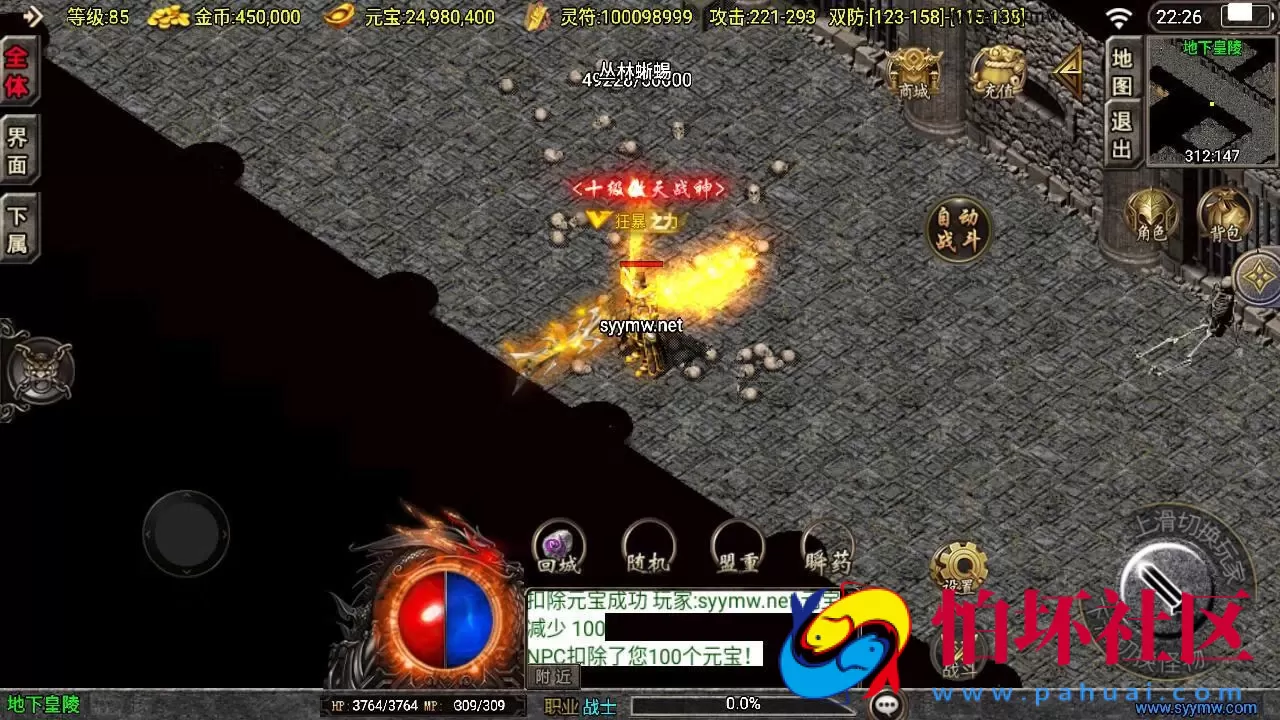This screenshot has width=1280, height=720.
Task: Use the 回城 return-to-town scroll icon
Action: (x=557, y=549)
